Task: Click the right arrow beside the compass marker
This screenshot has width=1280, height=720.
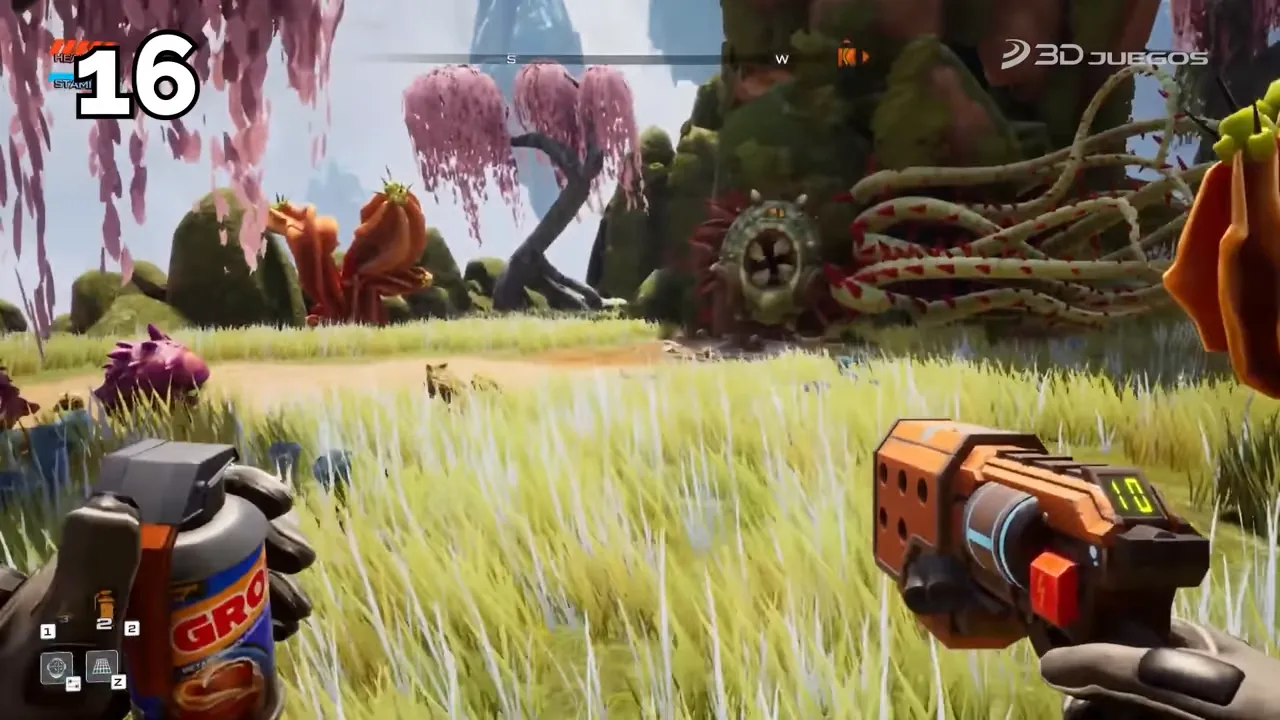Action: point(867,58)
